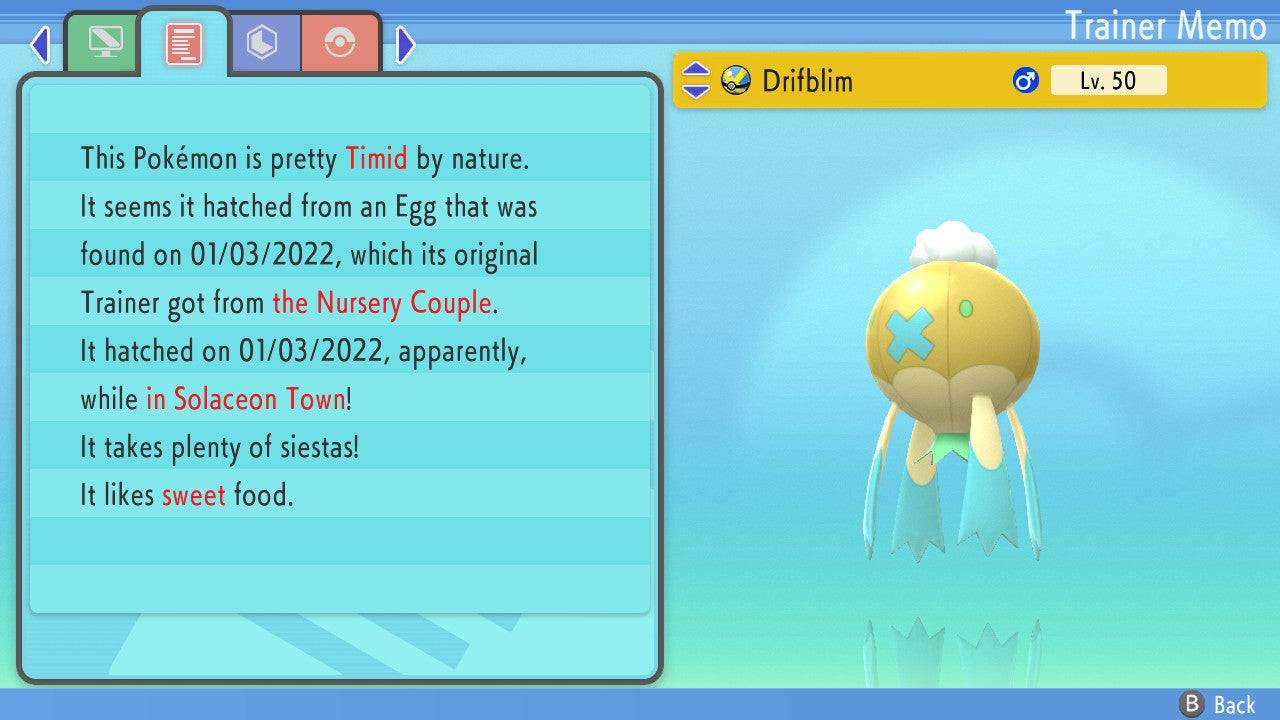Open the Poké Ball tab

[340, 44]
